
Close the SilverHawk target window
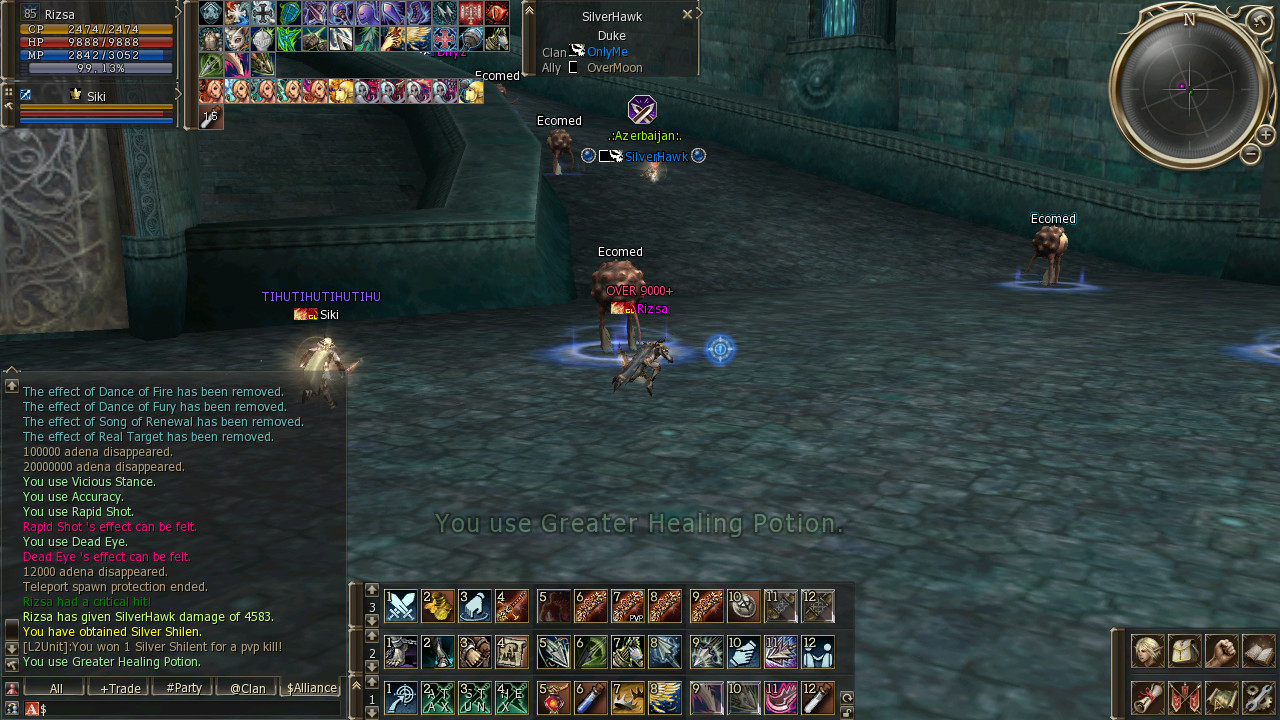[x=687, y=15]
